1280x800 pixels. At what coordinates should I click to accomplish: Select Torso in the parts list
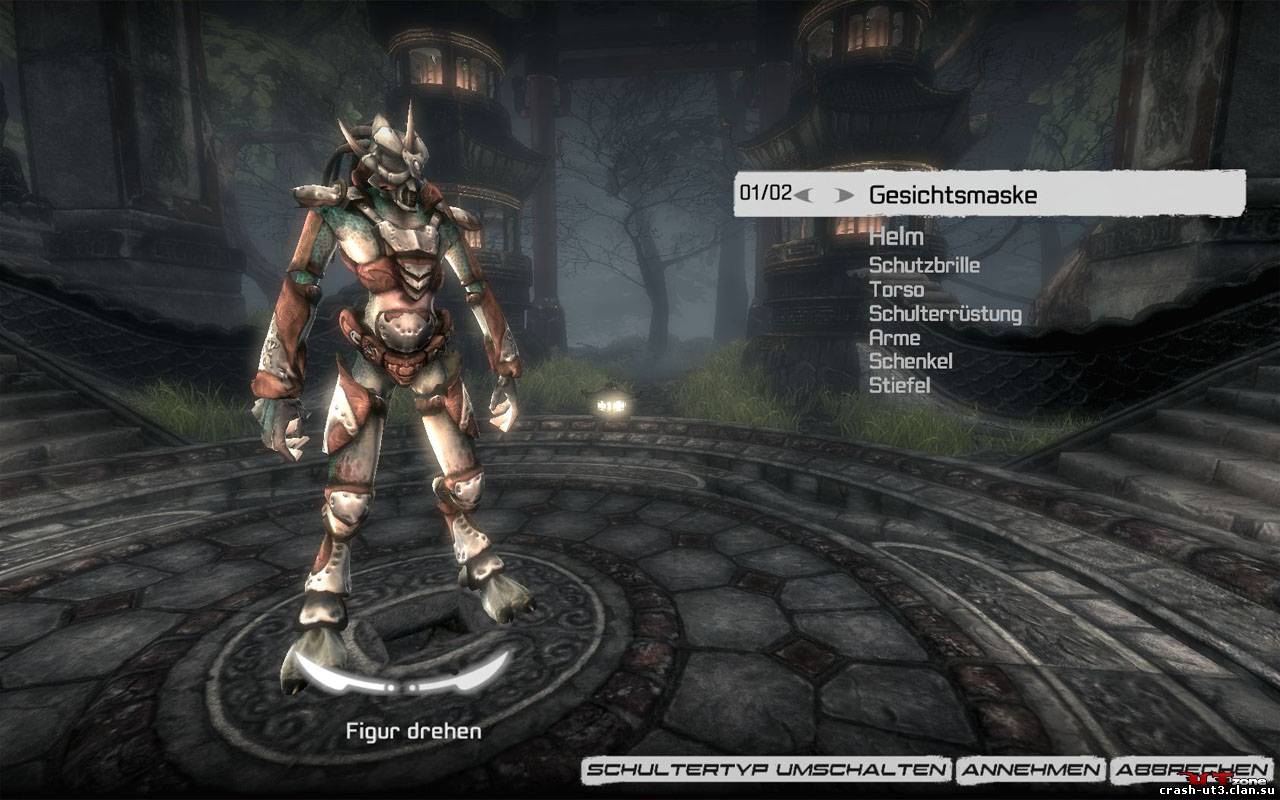click(896, 290)
